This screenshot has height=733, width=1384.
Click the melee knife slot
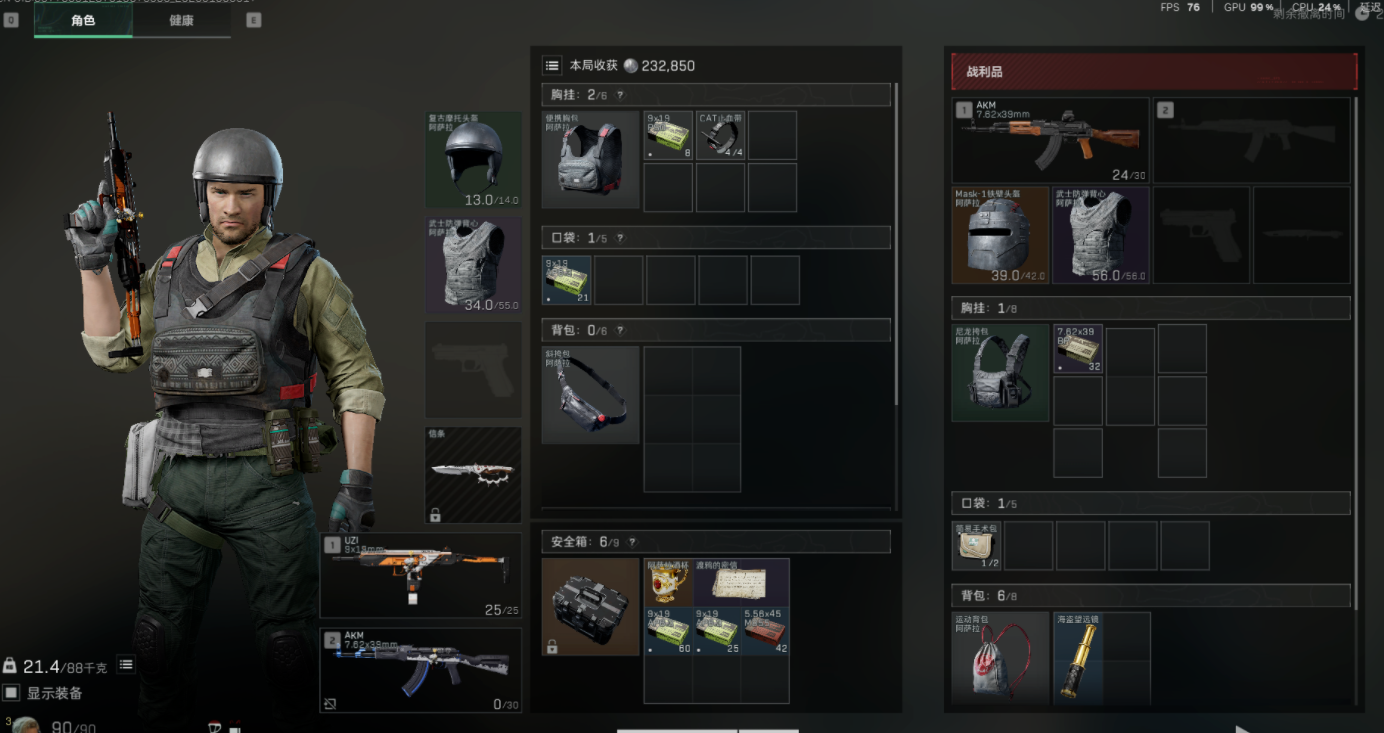[473, 475]
